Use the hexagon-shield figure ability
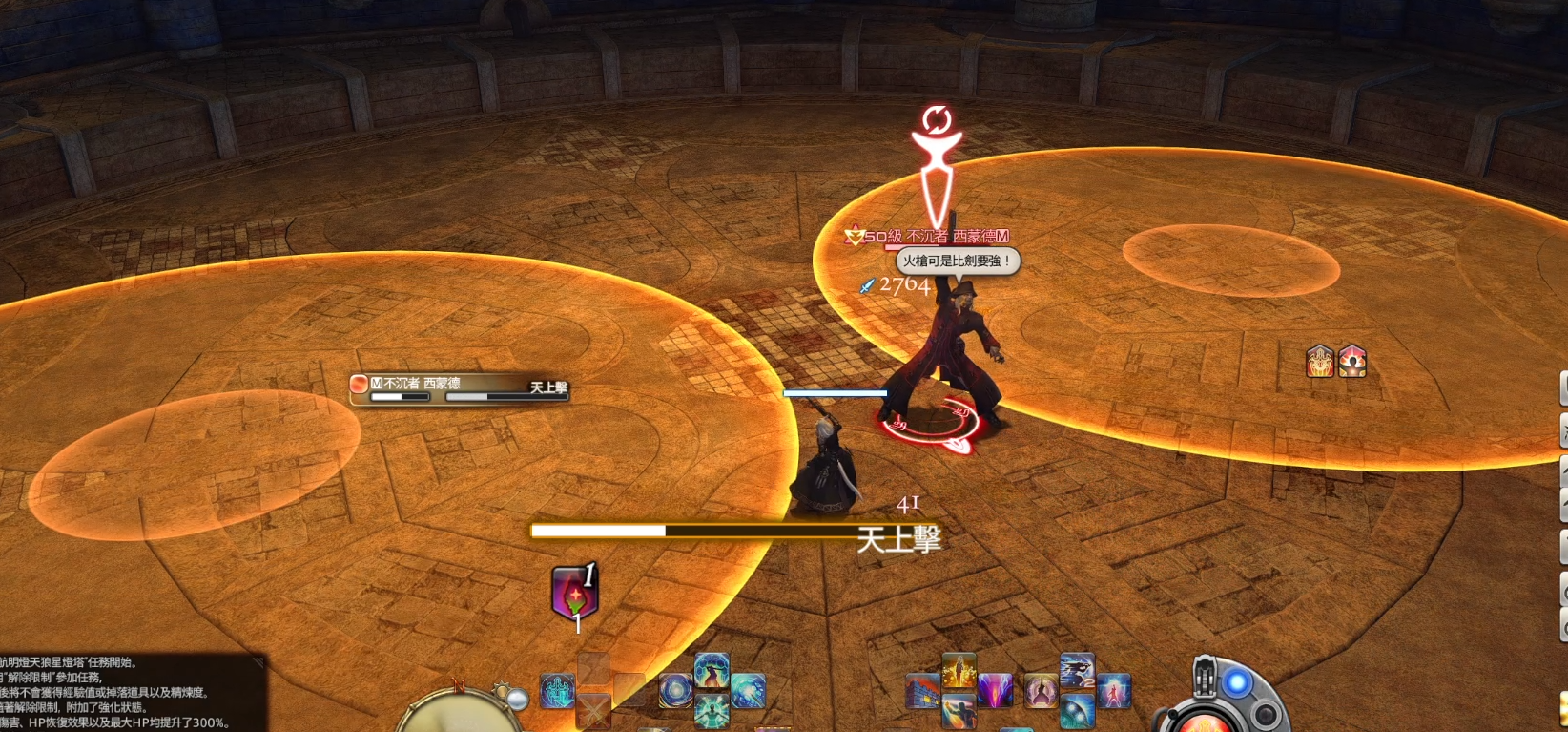Viewport: 1568px width, 732px height. click(712, 671)
